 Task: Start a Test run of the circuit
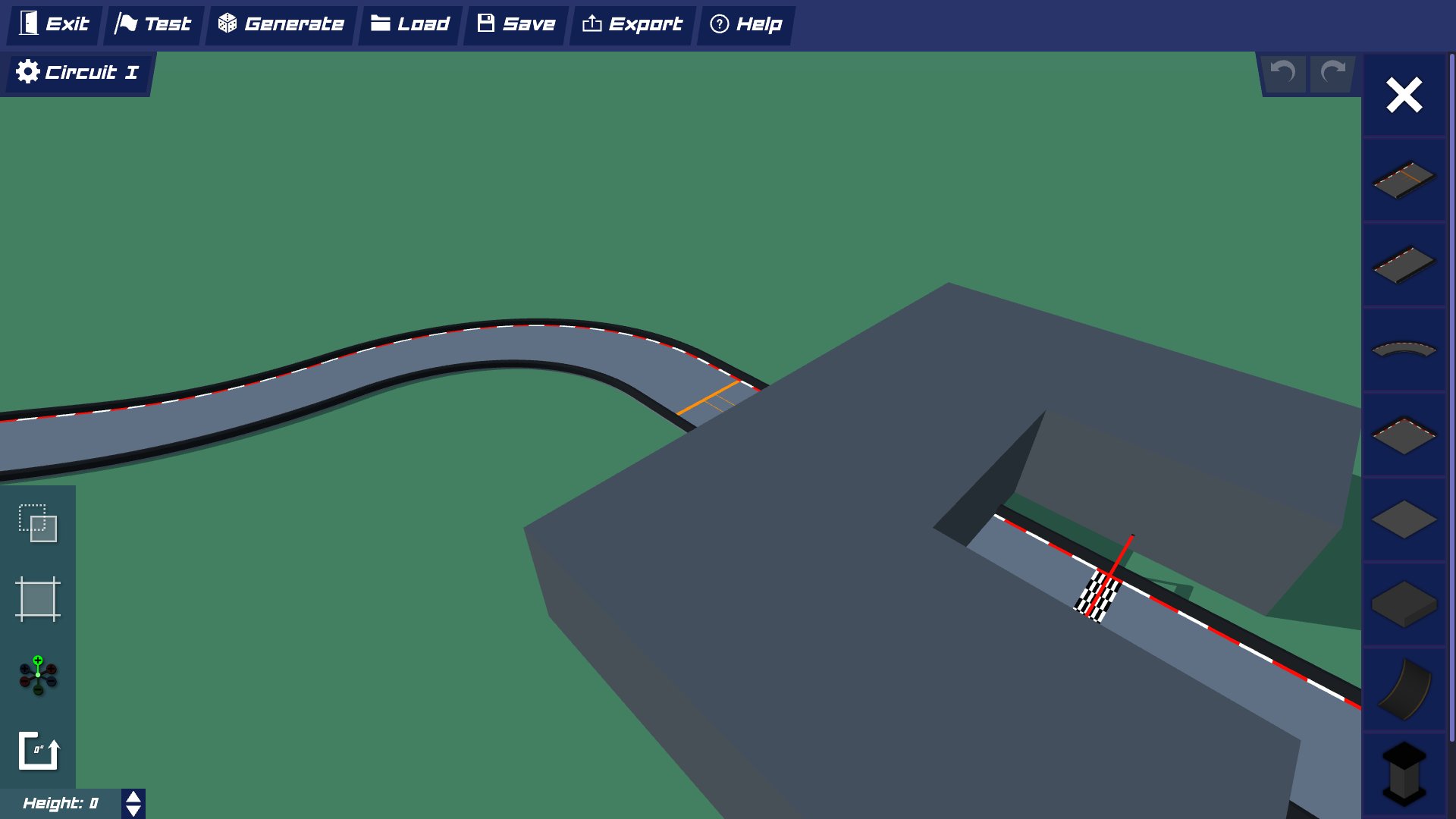point(153,24)
